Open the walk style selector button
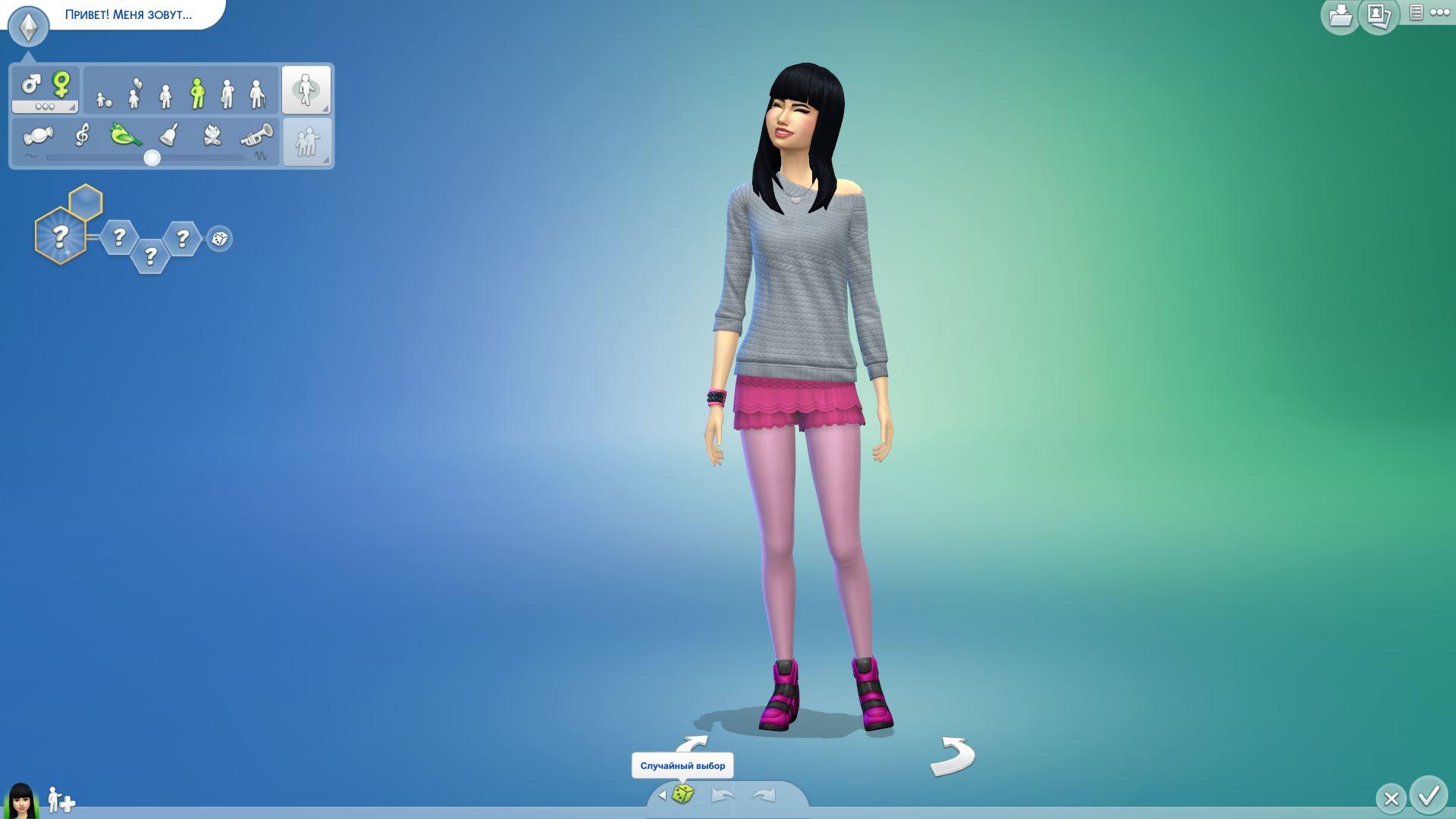 click(x=306, y=89)
